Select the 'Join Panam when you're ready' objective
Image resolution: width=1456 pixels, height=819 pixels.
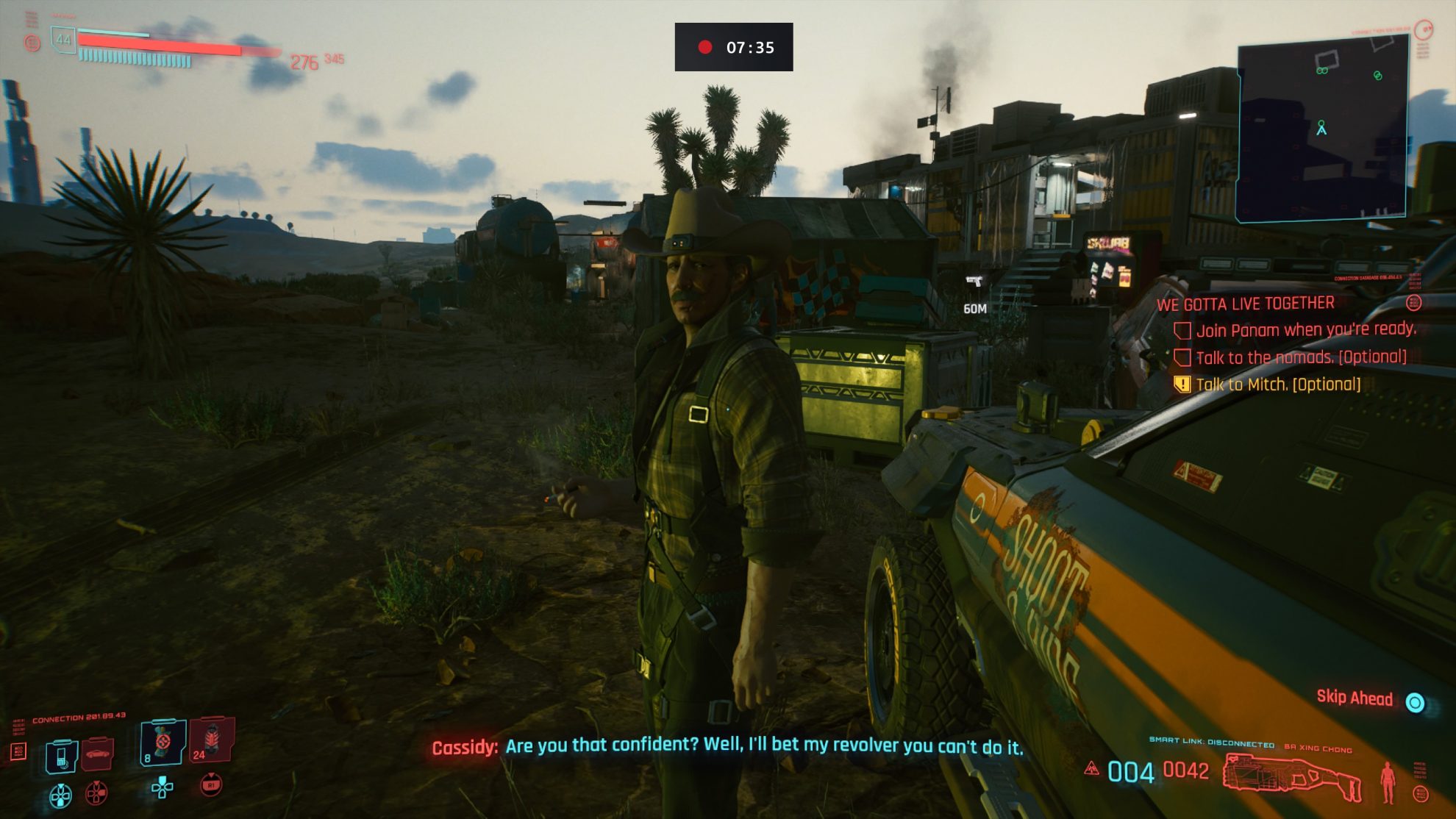pyautogui.click(x=1305, y=330)
